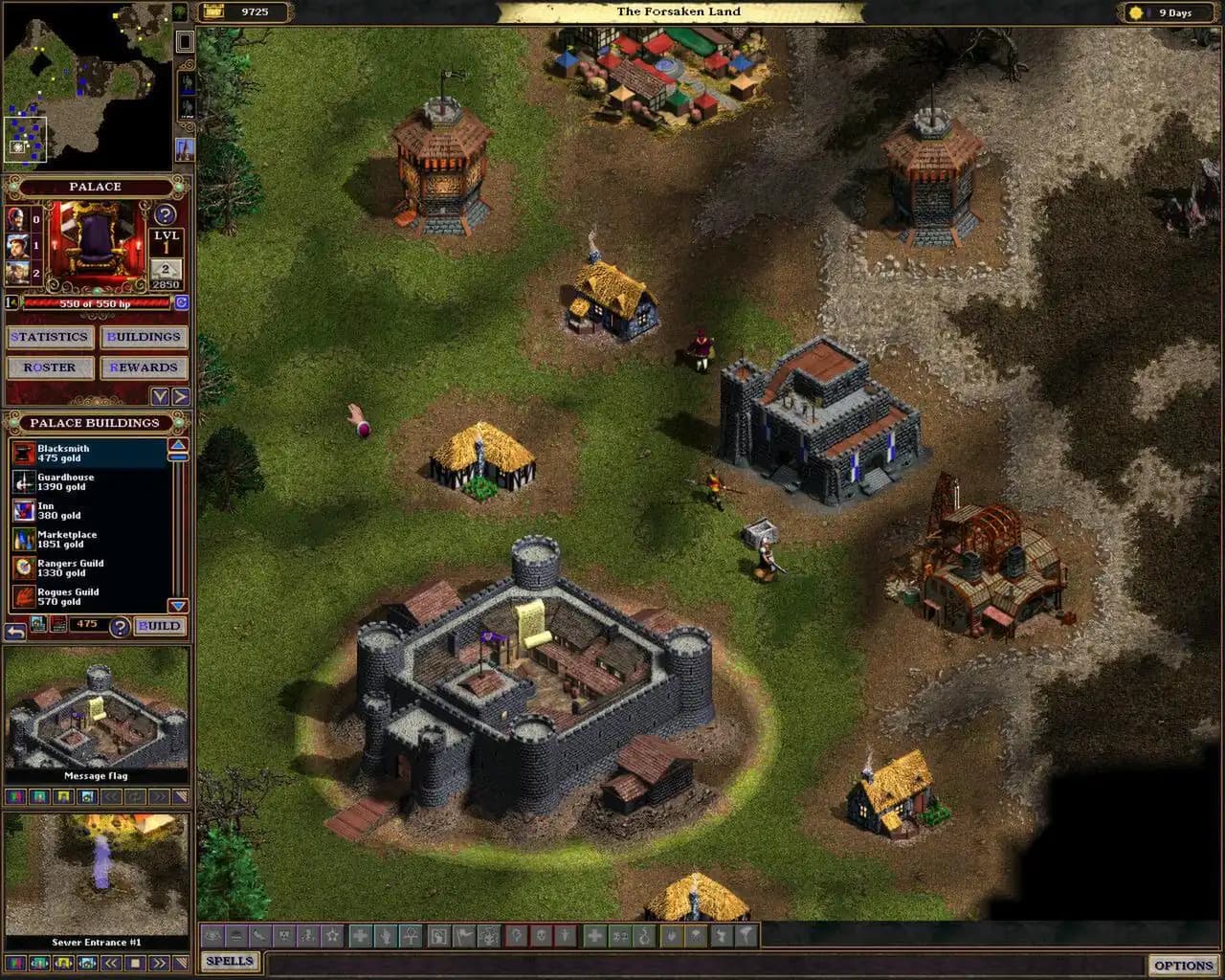Switch to the BUILDINGS panel
1225x980 pixels.
[145, 337]
